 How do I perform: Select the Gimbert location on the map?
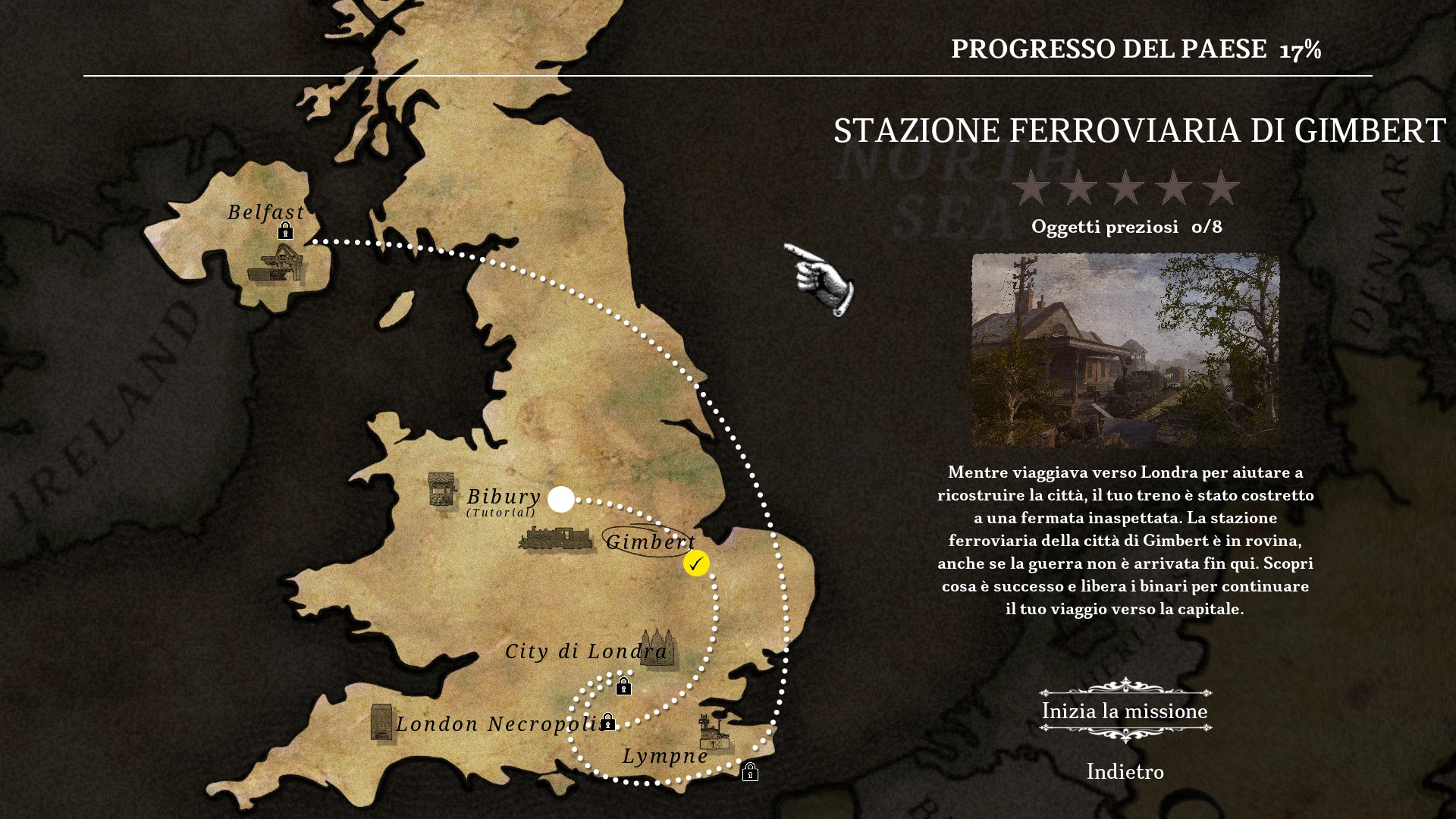click(650, 541)
